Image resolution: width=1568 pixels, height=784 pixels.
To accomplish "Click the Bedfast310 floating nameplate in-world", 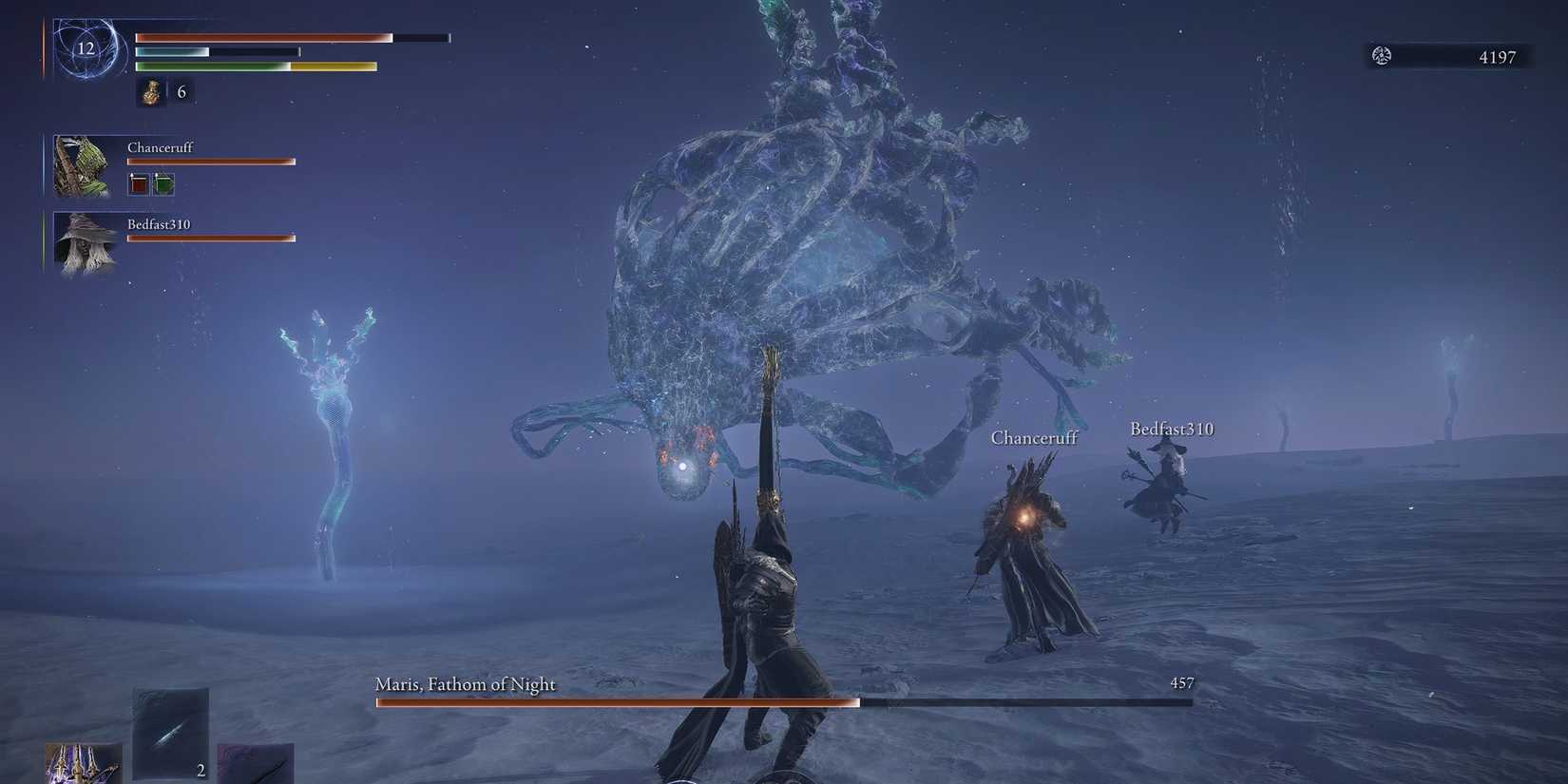I will 1171,429.
